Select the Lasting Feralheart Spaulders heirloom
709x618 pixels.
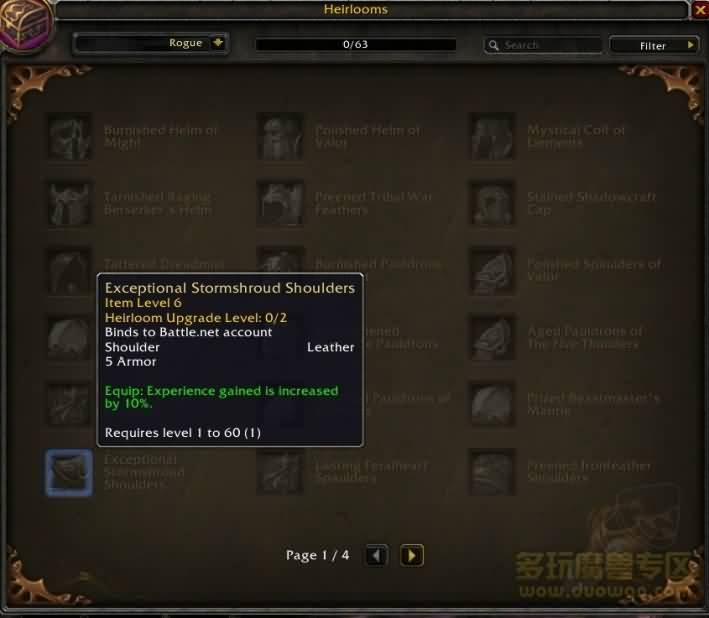pyautogui.click(x=281, y=472)
